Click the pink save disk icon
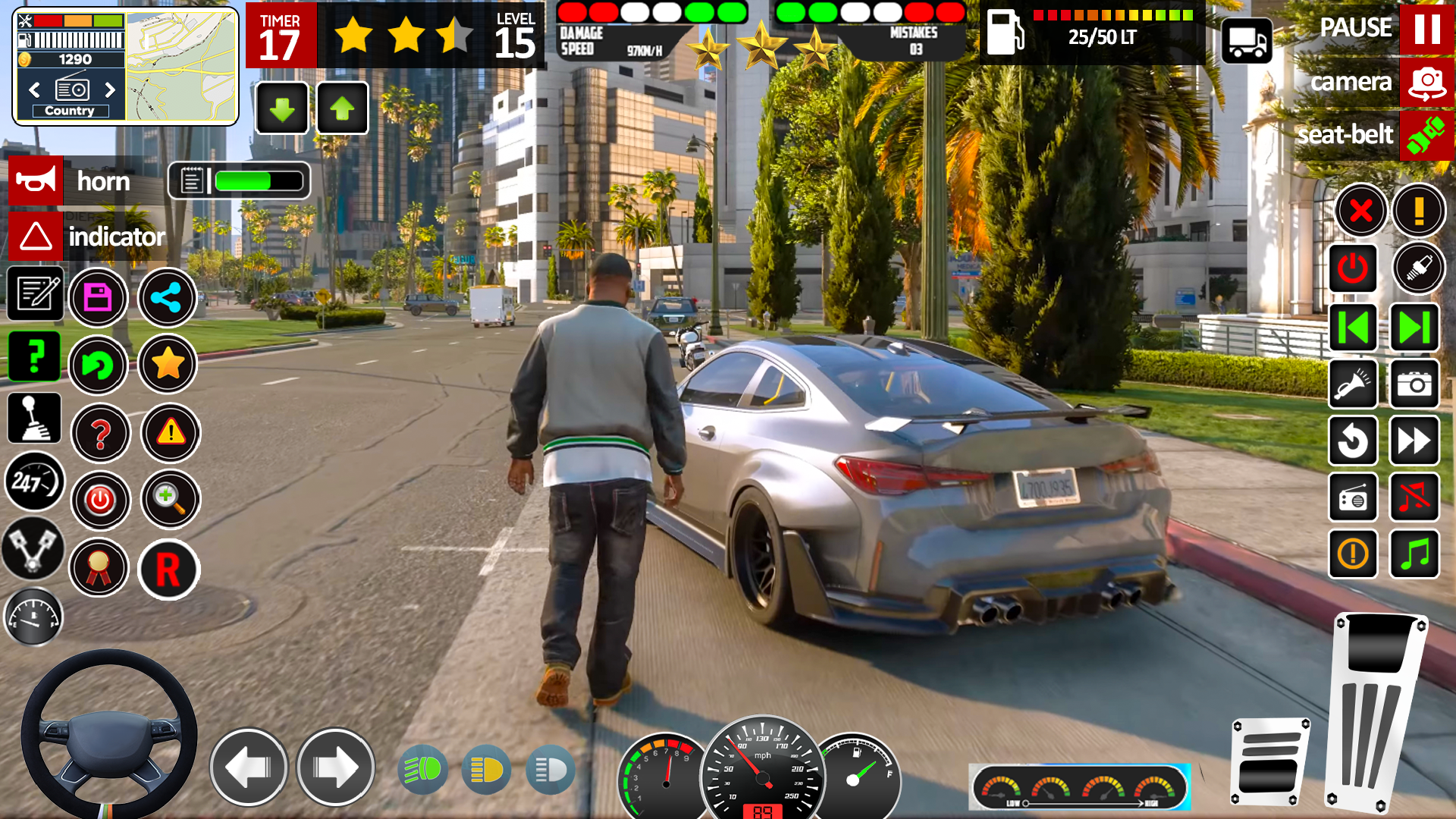1456x819 pixels. tap(98, 297)
